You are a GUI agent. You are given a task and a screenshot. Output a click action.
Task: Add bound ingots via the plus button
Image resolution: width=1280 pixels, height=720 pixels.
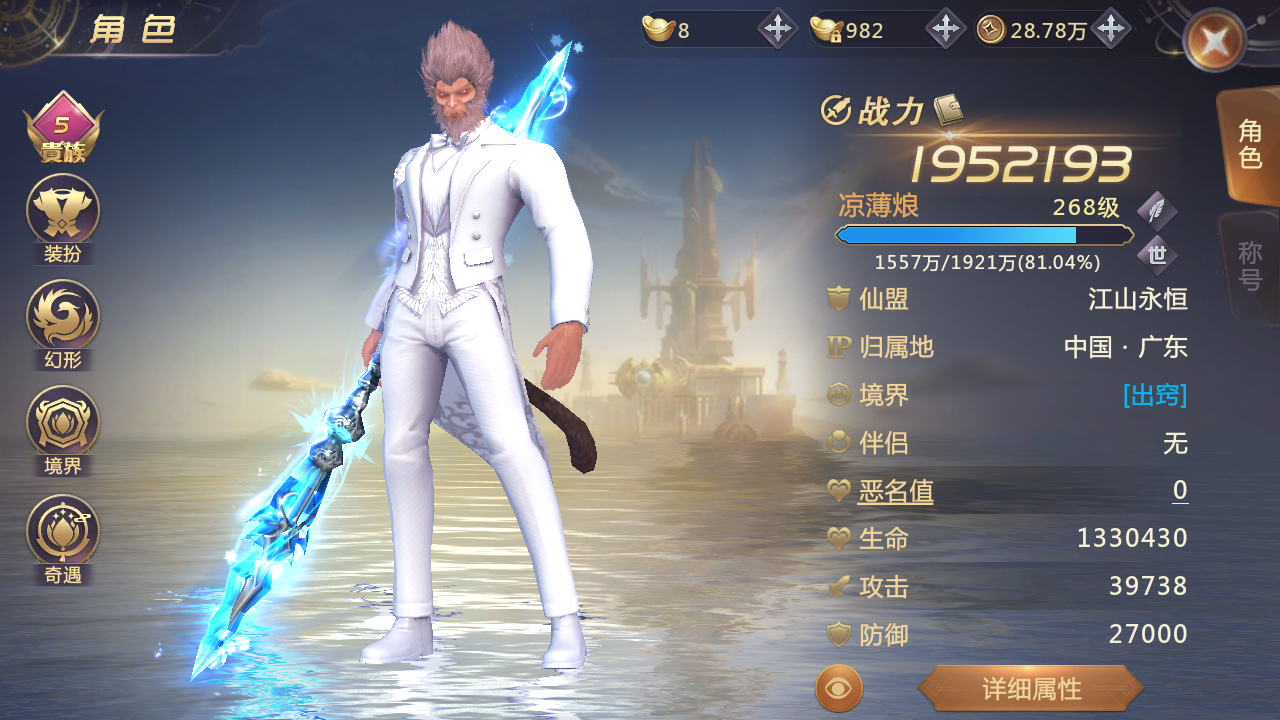coord(945,29)
